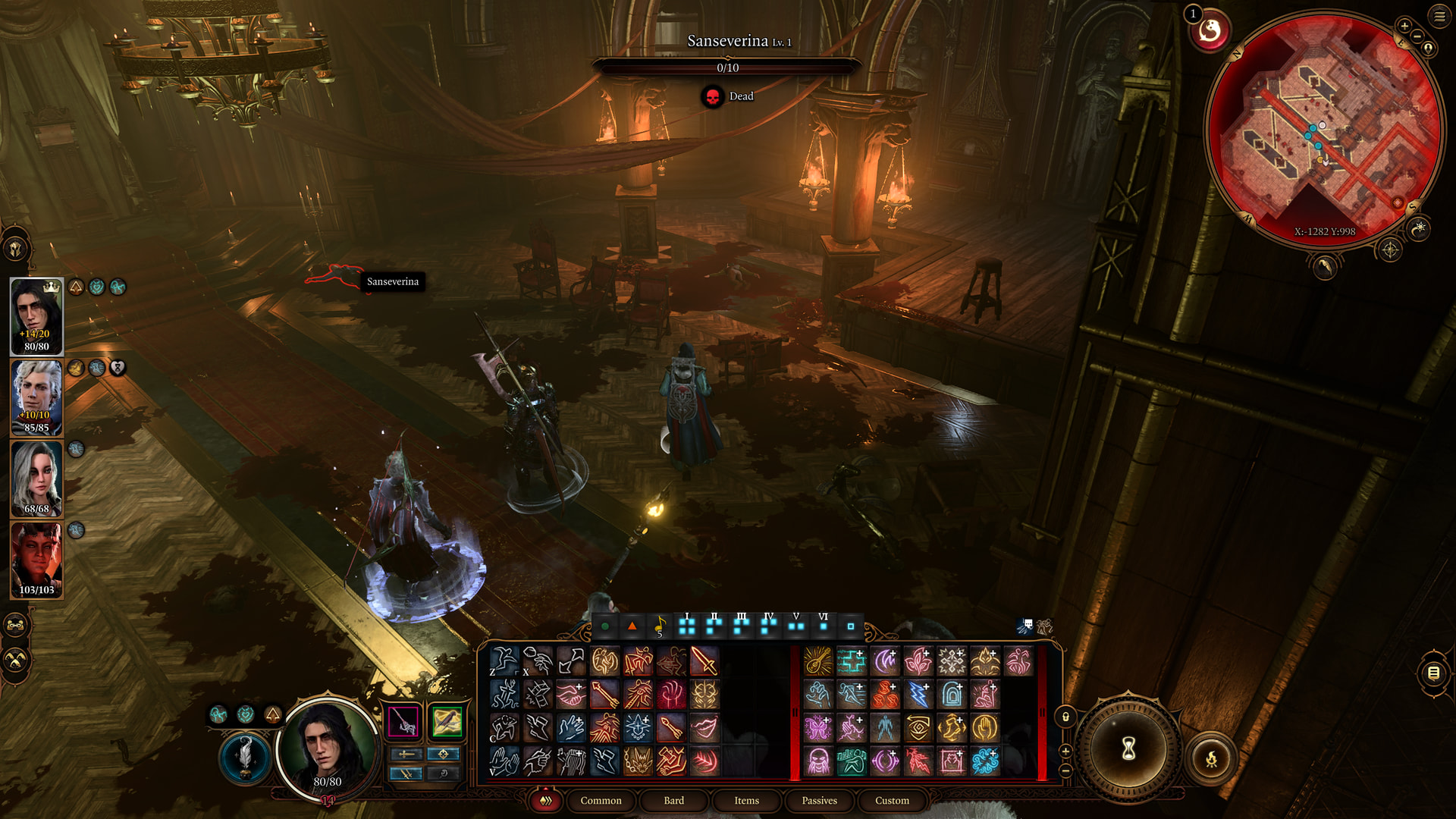
Task: Select the melee weapon slot
Action: (403, 721)
